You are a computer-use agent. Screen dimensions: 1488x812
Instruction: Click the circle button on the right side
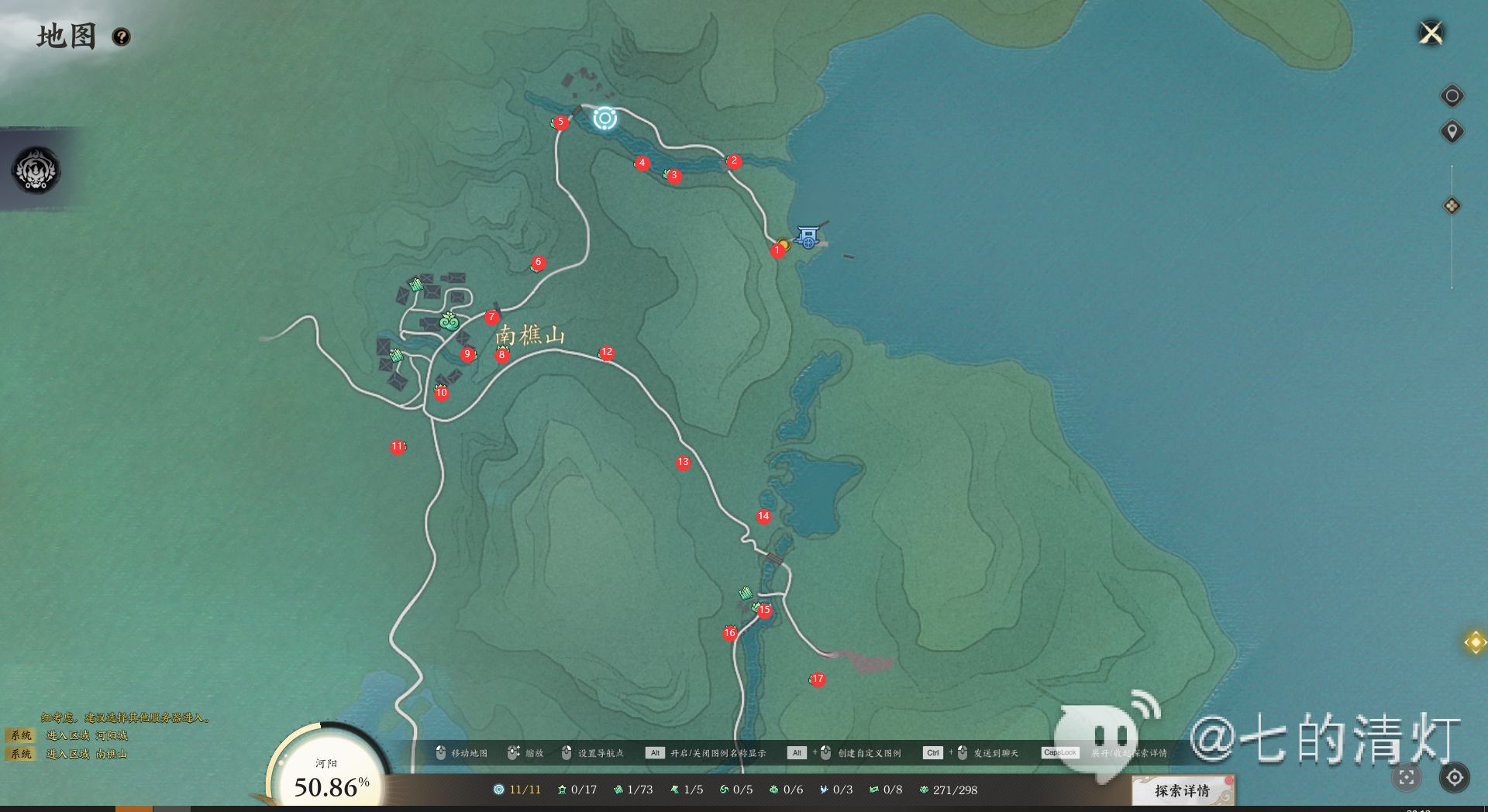[x=1452, y=96]
